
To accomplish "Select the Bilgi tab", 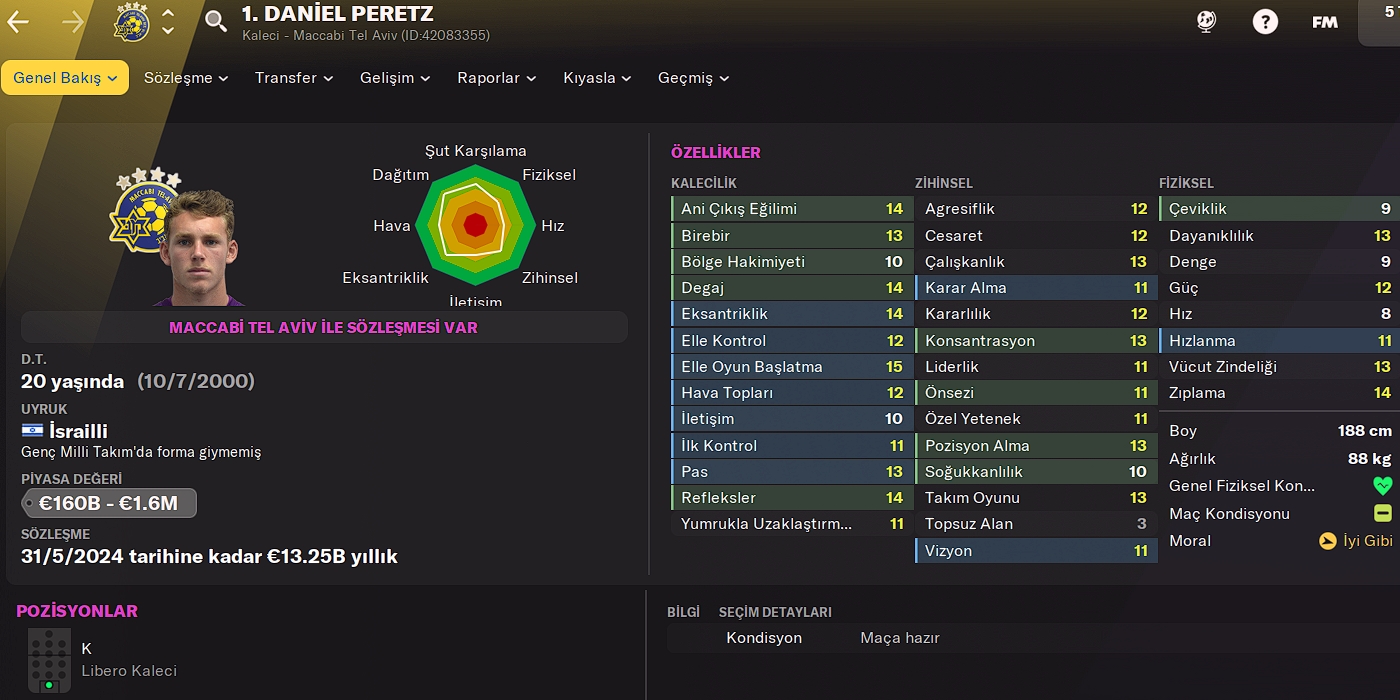I will (x=683, y=612).
